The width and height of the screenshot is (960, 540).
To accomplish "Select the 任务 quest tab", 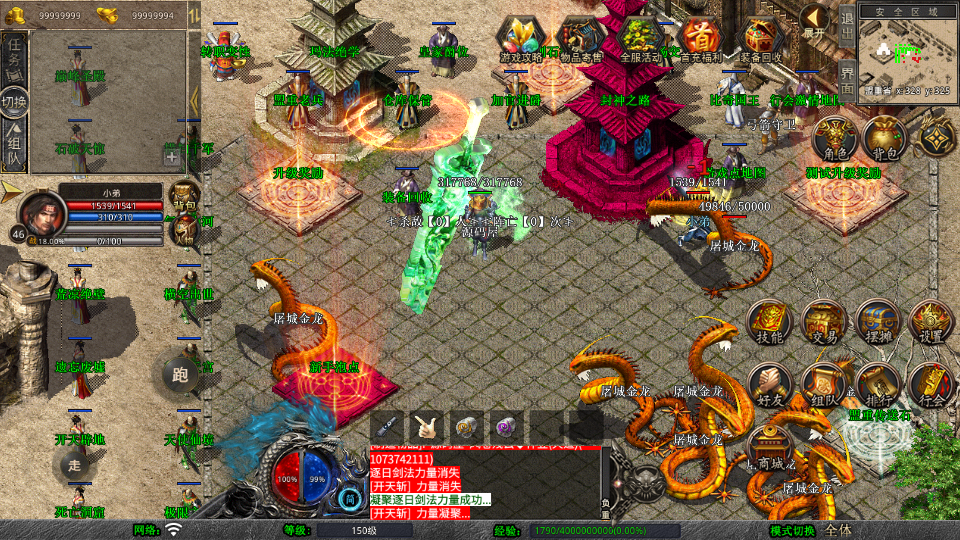I will [x=15, y=57].
